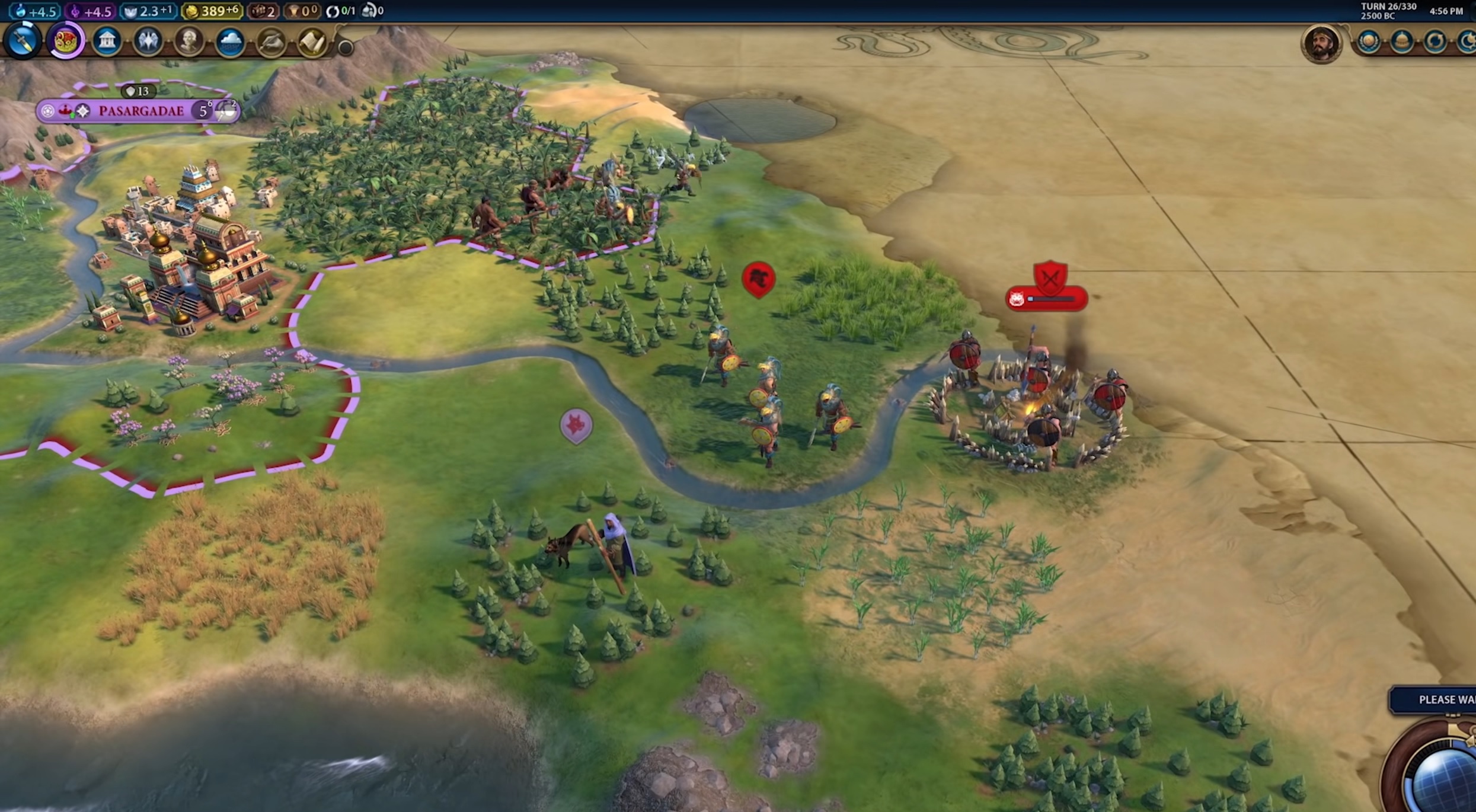Click the purple culture yield showing +4.5
This screenshot has height=812, width=1476.
click(x=91, y=11)
